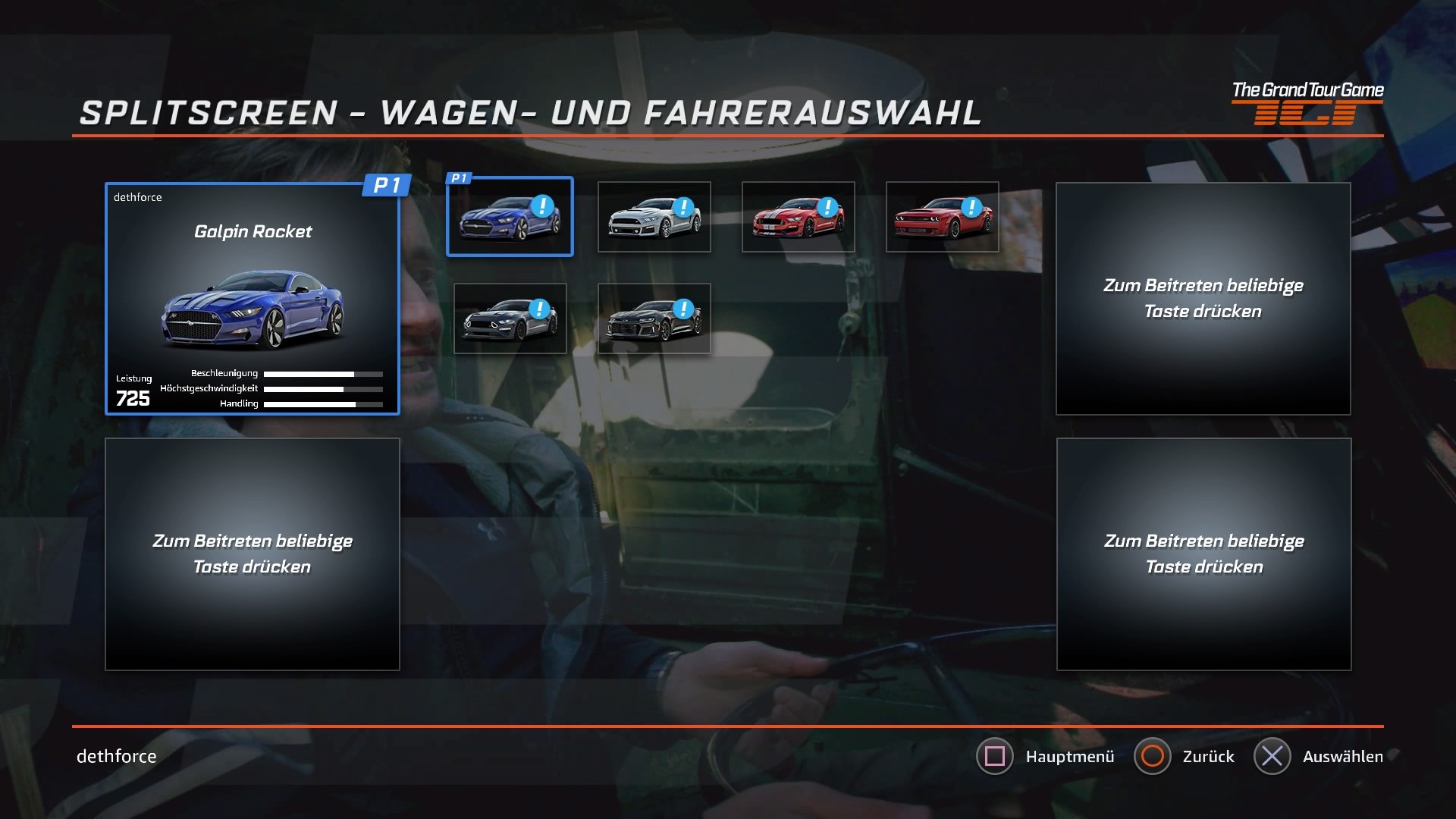Click the exclamation badge on the blue Mustang
Screen dimensions: 1456x819
click(x=541, y=206)
